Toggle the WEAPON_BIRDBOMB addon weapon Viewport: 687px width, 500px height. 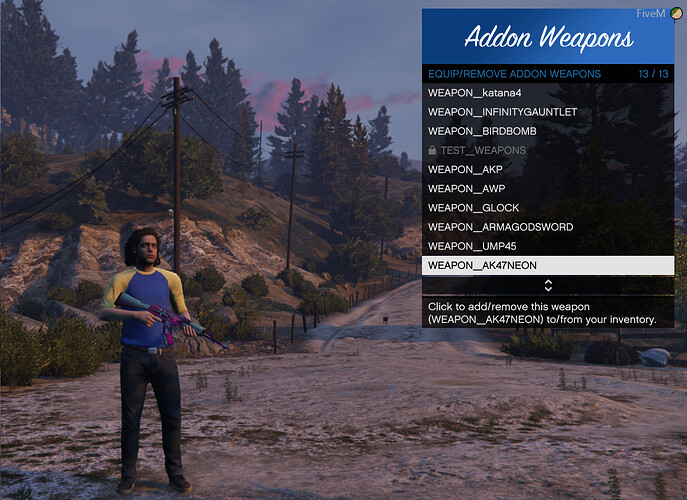[x=547, y=131]
